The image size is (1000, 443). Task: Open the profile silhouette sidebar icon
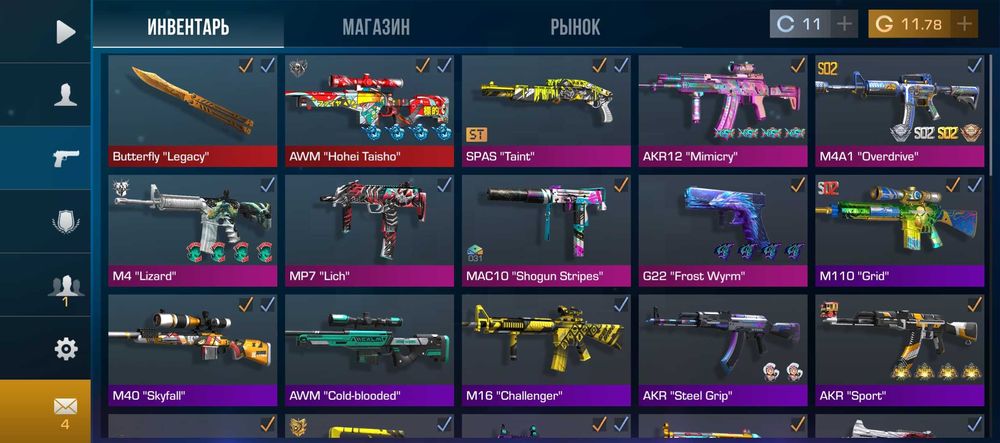click(65, 95)
